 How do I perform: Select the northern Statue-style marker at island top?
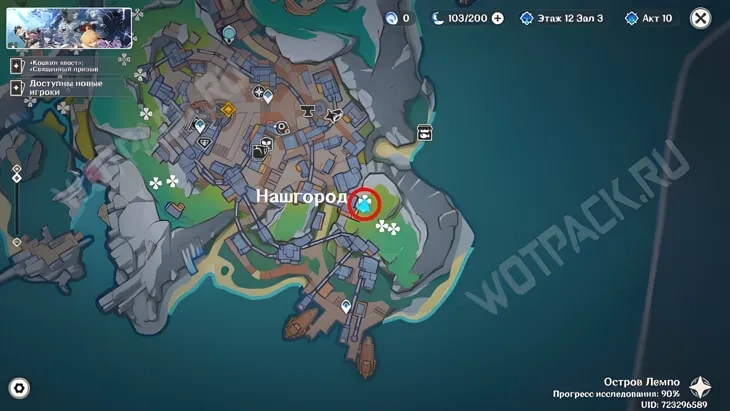(x=229, y=35)
